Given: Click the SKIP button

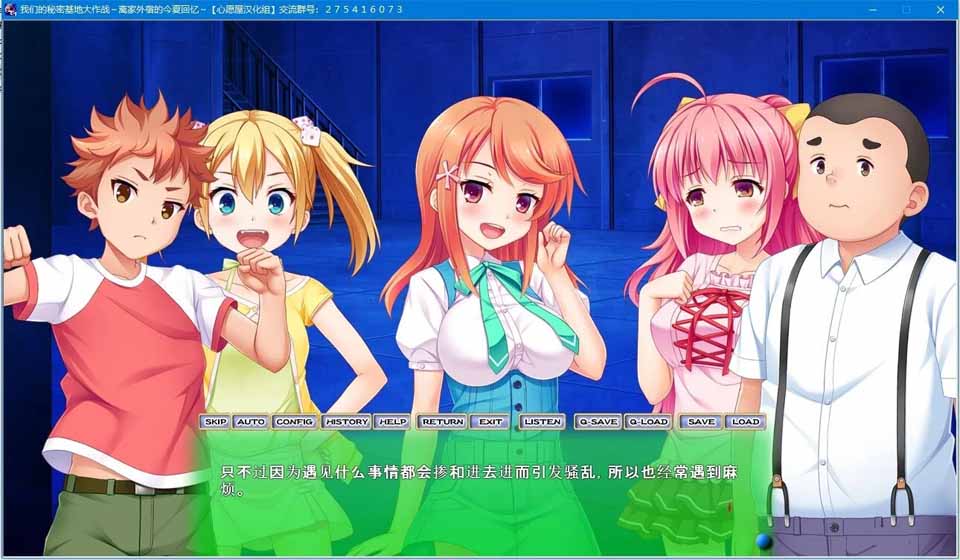Looking at the screenshot, I should pyautogui.click(x=215, y=422).
